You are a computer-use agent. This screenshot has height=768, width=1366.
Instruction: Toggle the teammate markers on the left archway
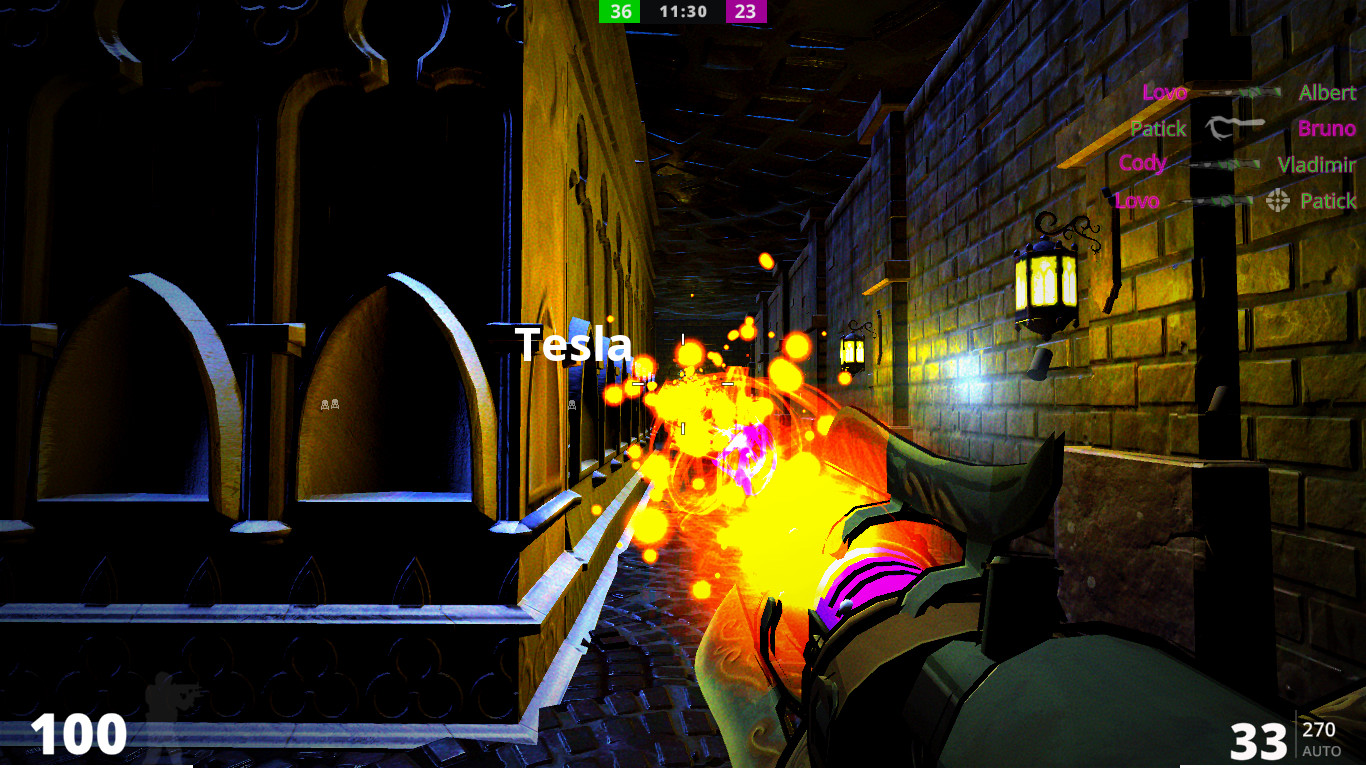330,403
